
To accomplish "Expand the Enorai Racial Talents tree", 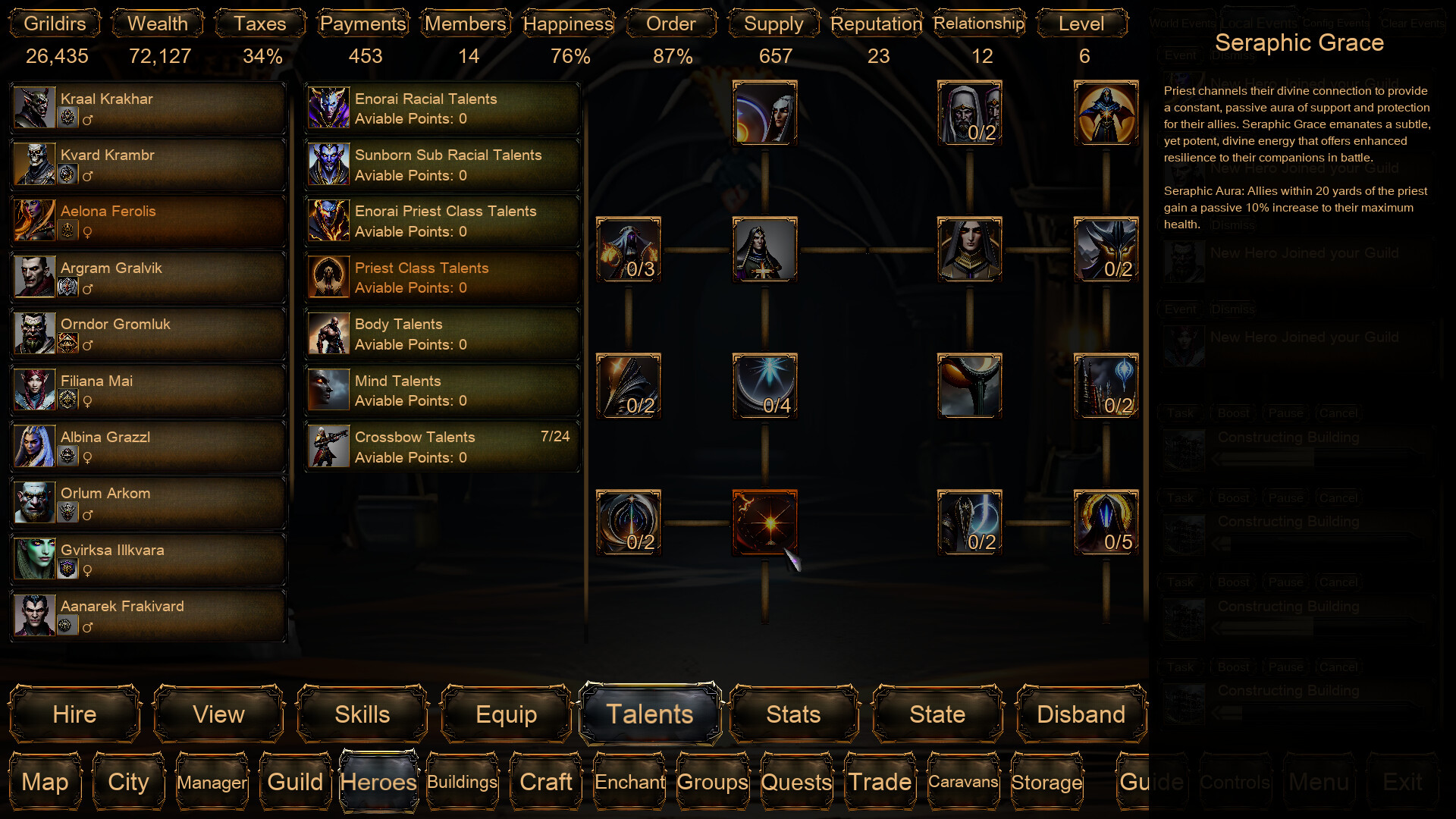I will pyautogui.click(x=441, y=108).
